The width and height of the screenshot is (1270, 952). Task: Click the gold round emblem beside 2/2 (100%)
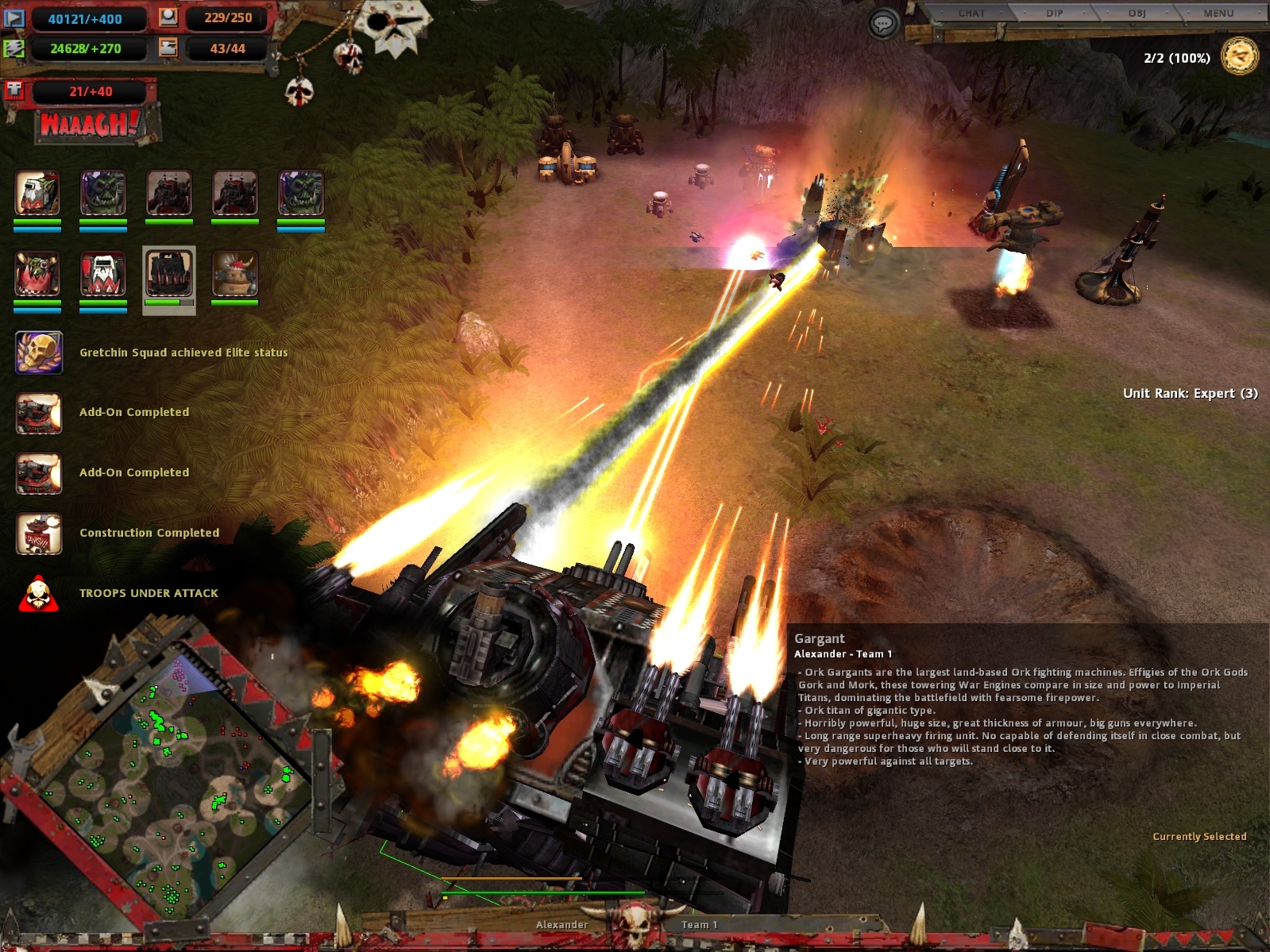pyautogui.click(x=1239, y=57)
